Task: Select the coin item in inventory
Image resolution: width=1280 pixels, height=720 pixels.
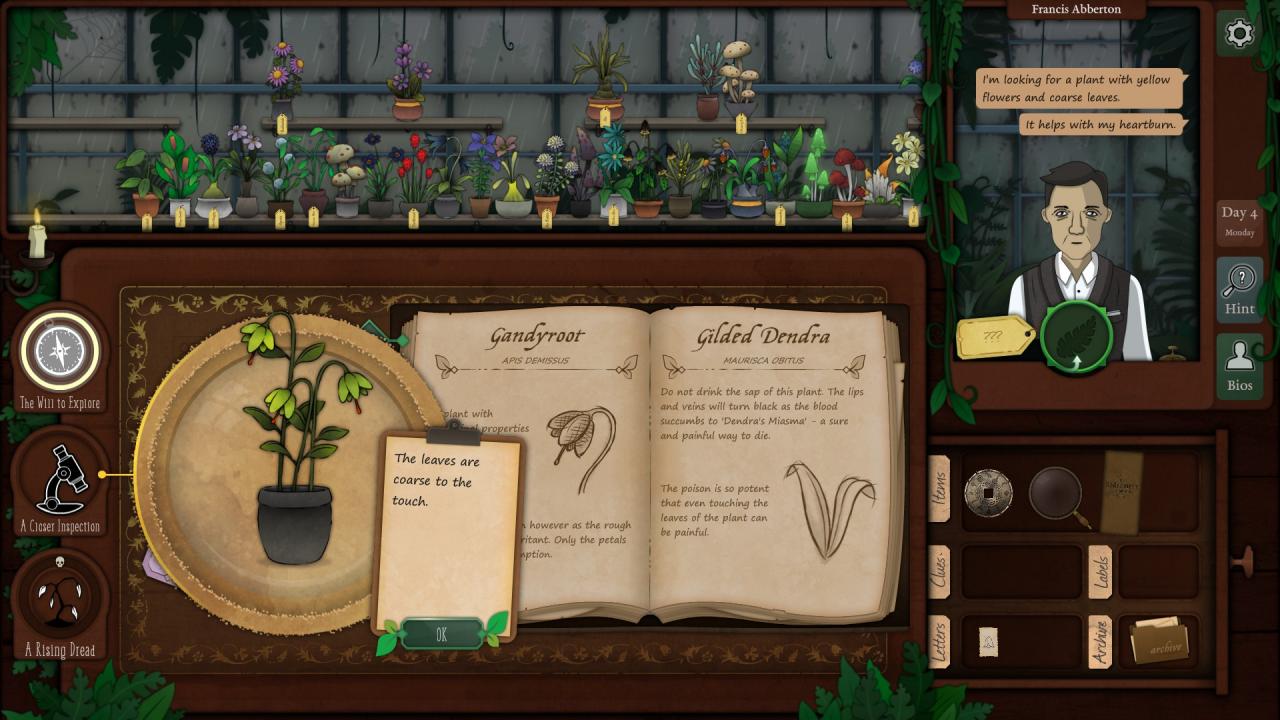Action: 988,493
